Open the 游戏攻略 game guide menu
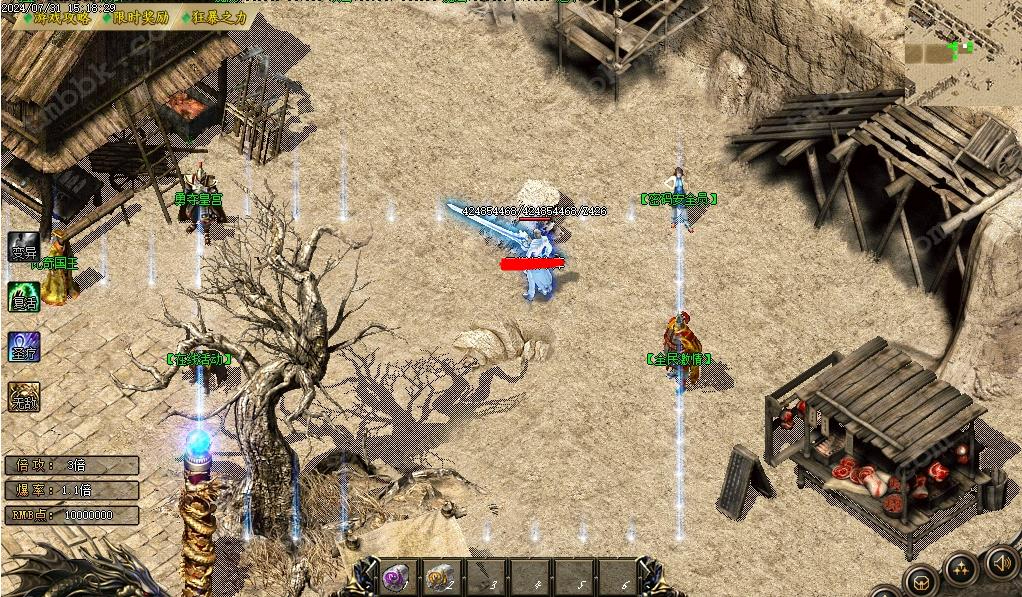1022x597 pixels. tap(61, 17)
